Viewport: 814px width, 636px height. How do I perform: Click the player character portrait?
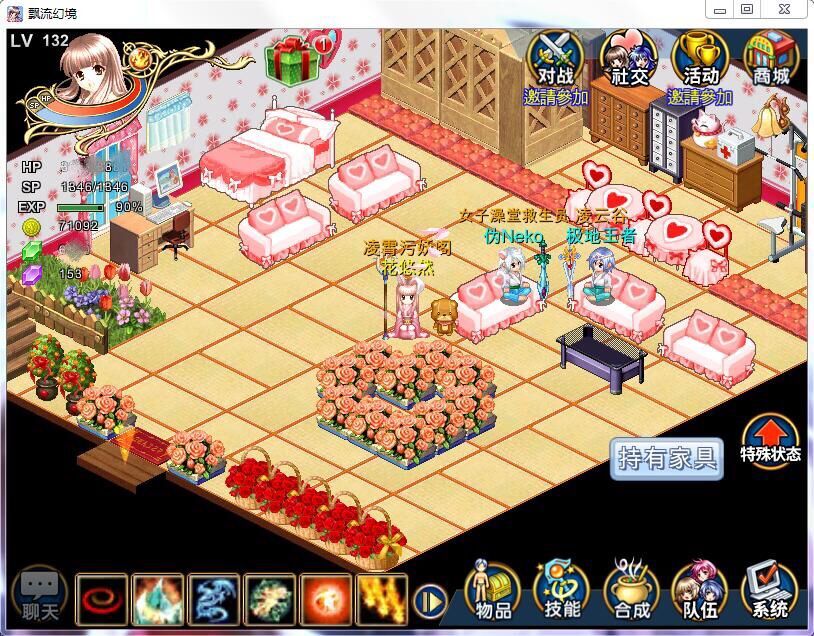(97, 80)
